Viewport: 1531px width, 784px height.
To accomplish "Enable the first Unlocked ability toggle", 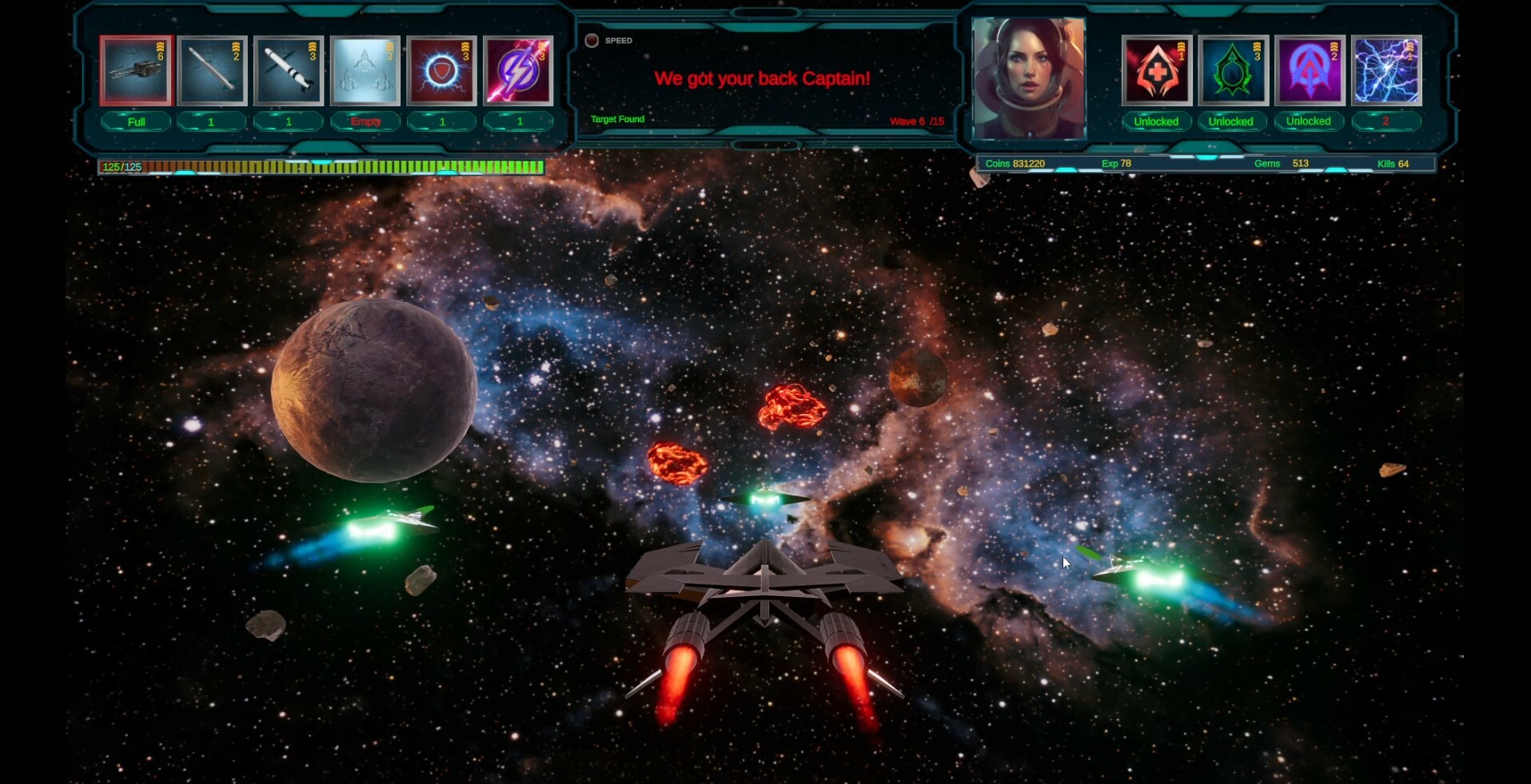I will pyautogui.click(x=1156, y=121).
